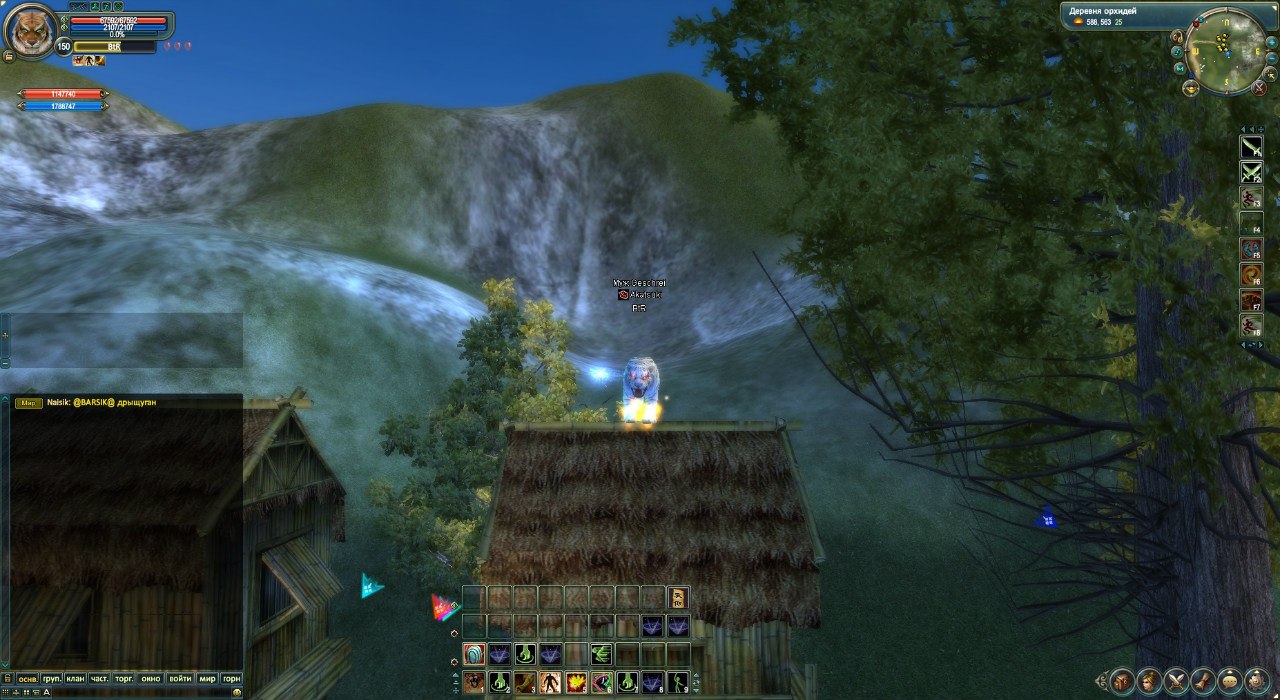Screen dimensions: 1280x700
Task: Click the crossed swords button beside minimap
Action: 1260,88
